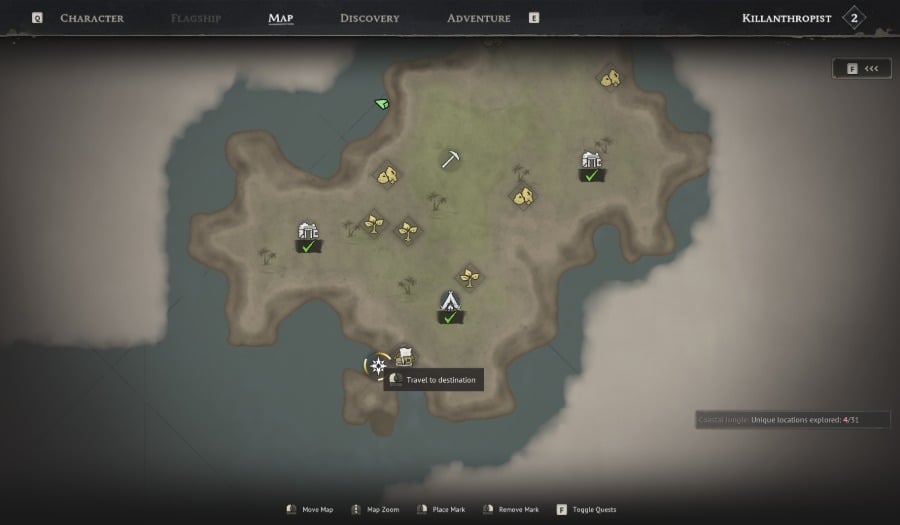Open the Adventure tab
The image size is (900, 525).
(x=478, y=18)
